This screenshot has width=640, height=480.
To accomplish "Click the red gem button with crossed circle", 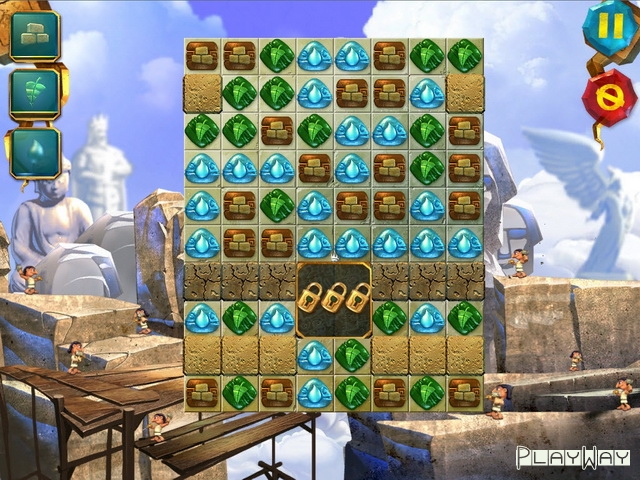I will tap(608, 96).
